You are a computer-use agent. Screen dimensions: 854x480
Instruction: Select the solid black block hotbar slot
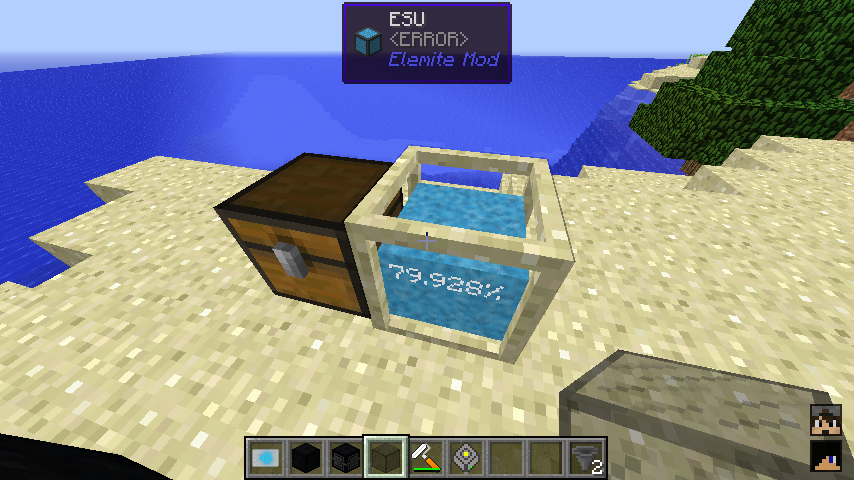point(305,457)
